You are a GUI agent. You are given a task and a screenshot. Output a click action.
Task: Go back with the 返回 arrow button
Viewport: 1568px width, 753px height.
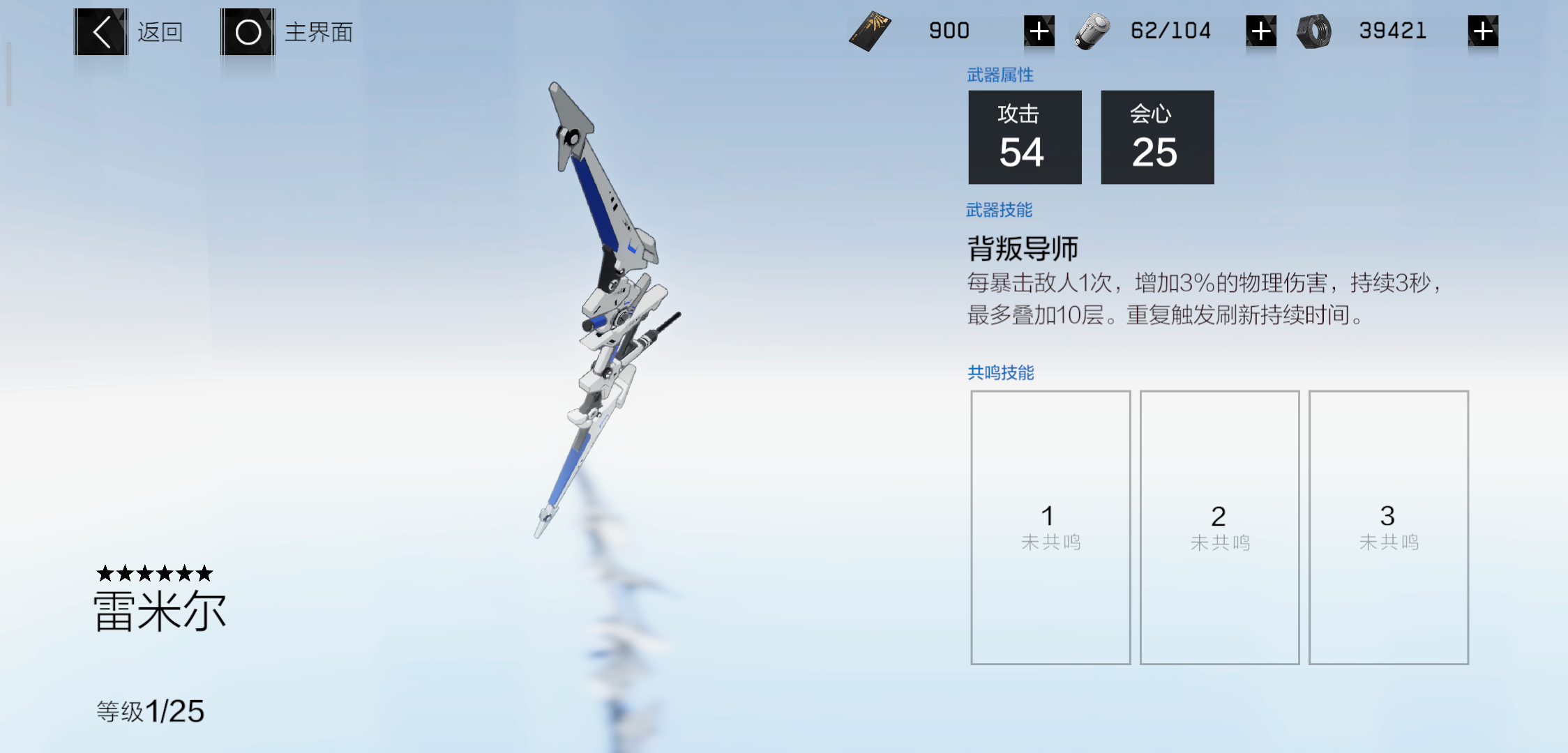point(101,32)
